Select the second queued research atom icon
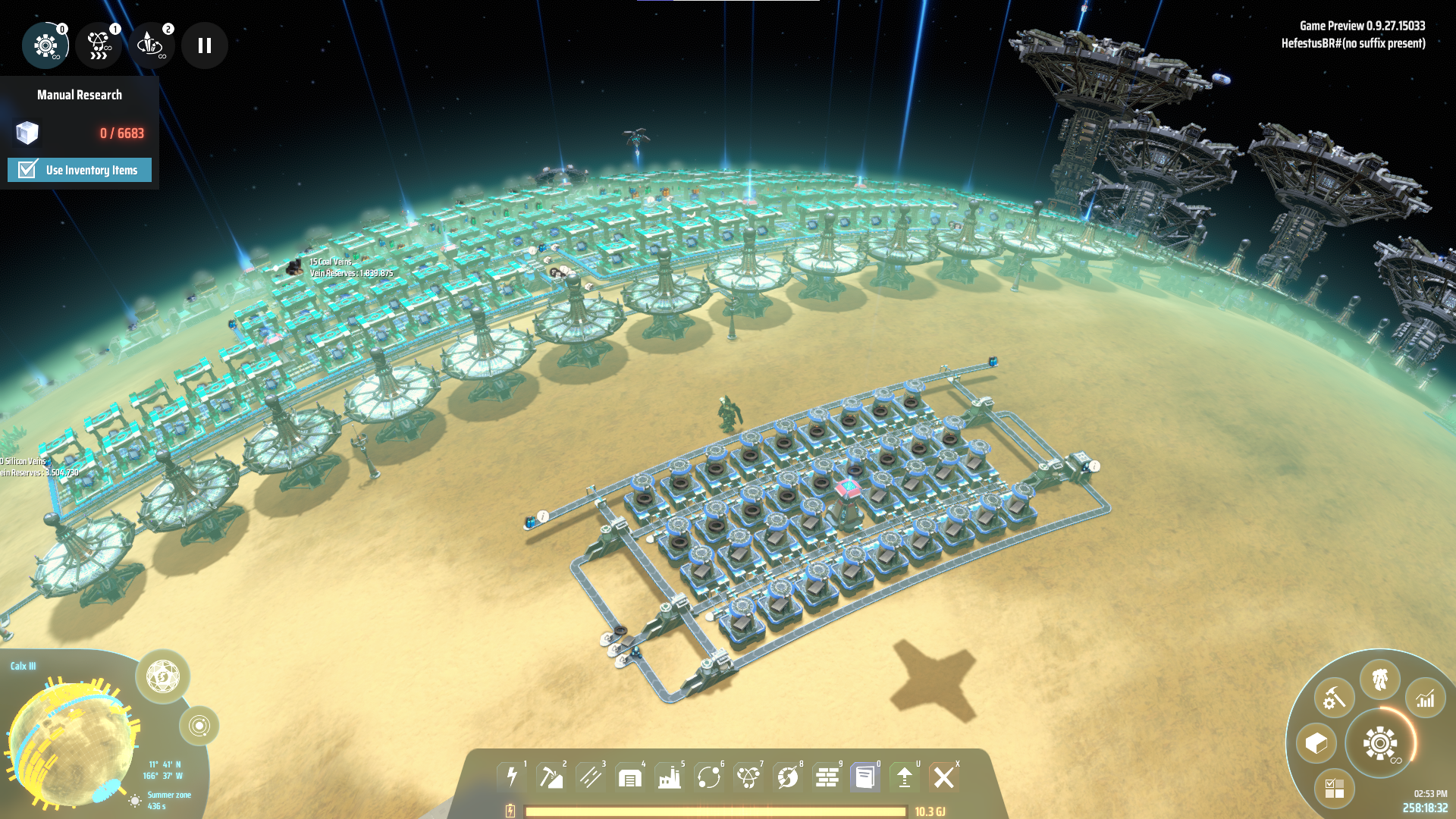The height and width of the screenshot is (819, 1456). click(99, 45)
